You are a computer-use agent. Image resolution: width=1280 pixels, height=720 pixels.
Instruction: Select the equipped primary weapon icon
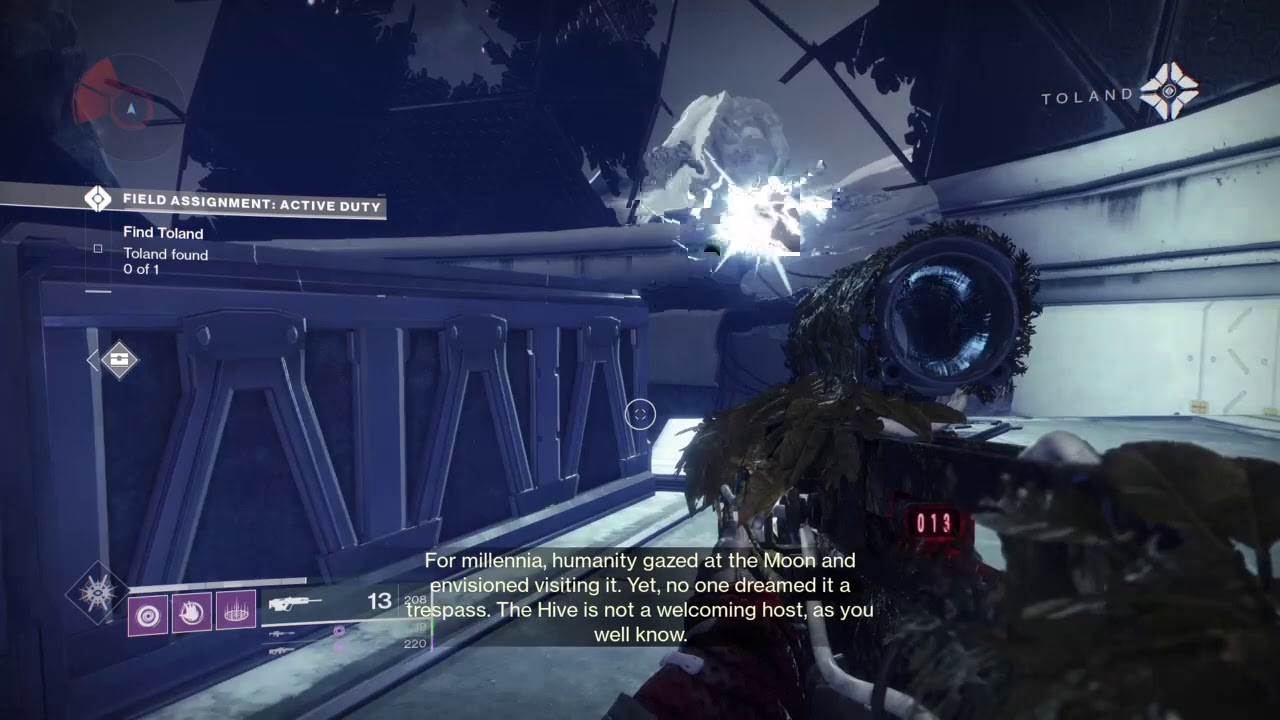pos(294,603)
